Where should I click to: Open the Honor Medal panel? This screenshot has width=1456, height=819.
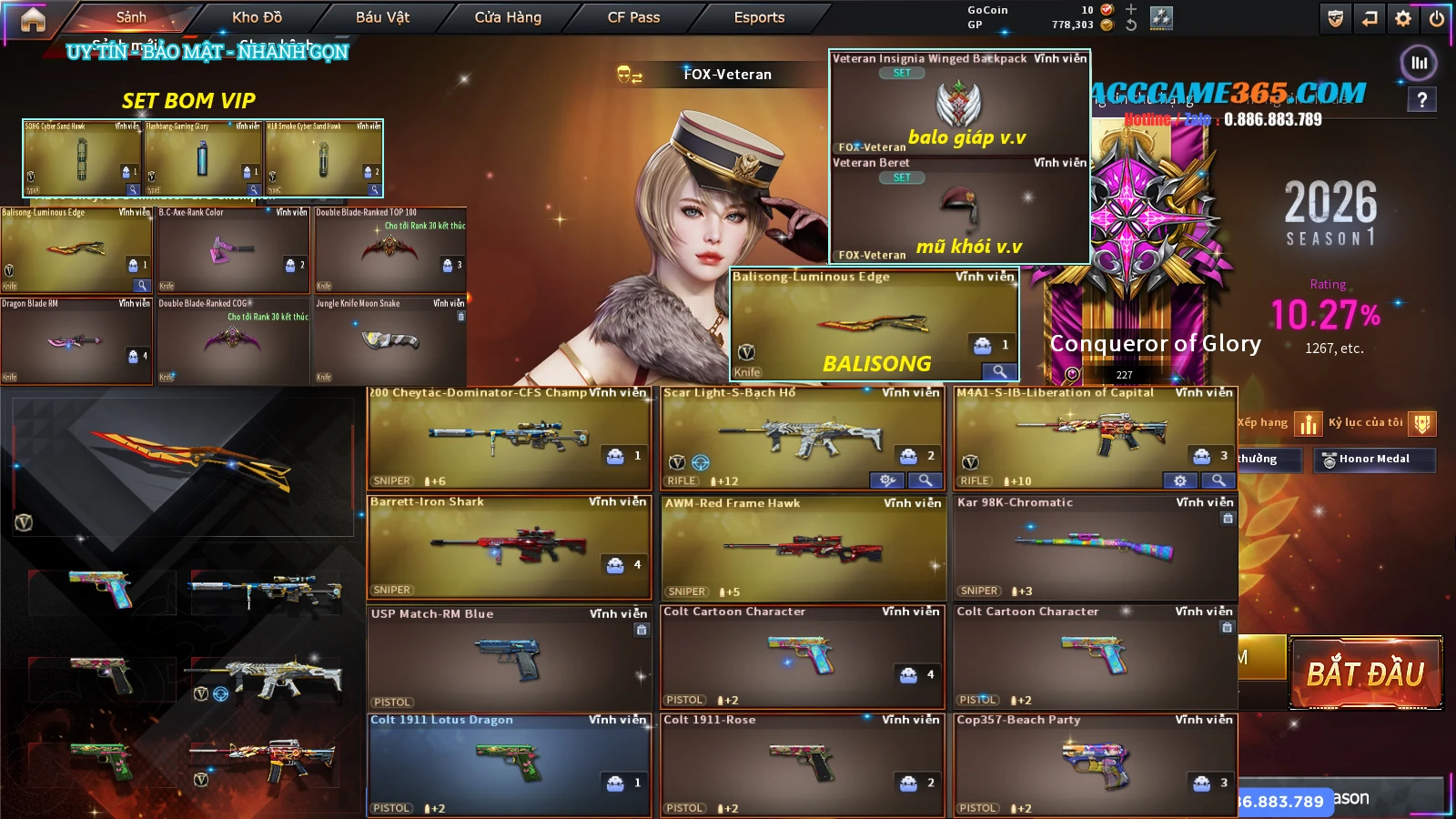coord(1374,460)
